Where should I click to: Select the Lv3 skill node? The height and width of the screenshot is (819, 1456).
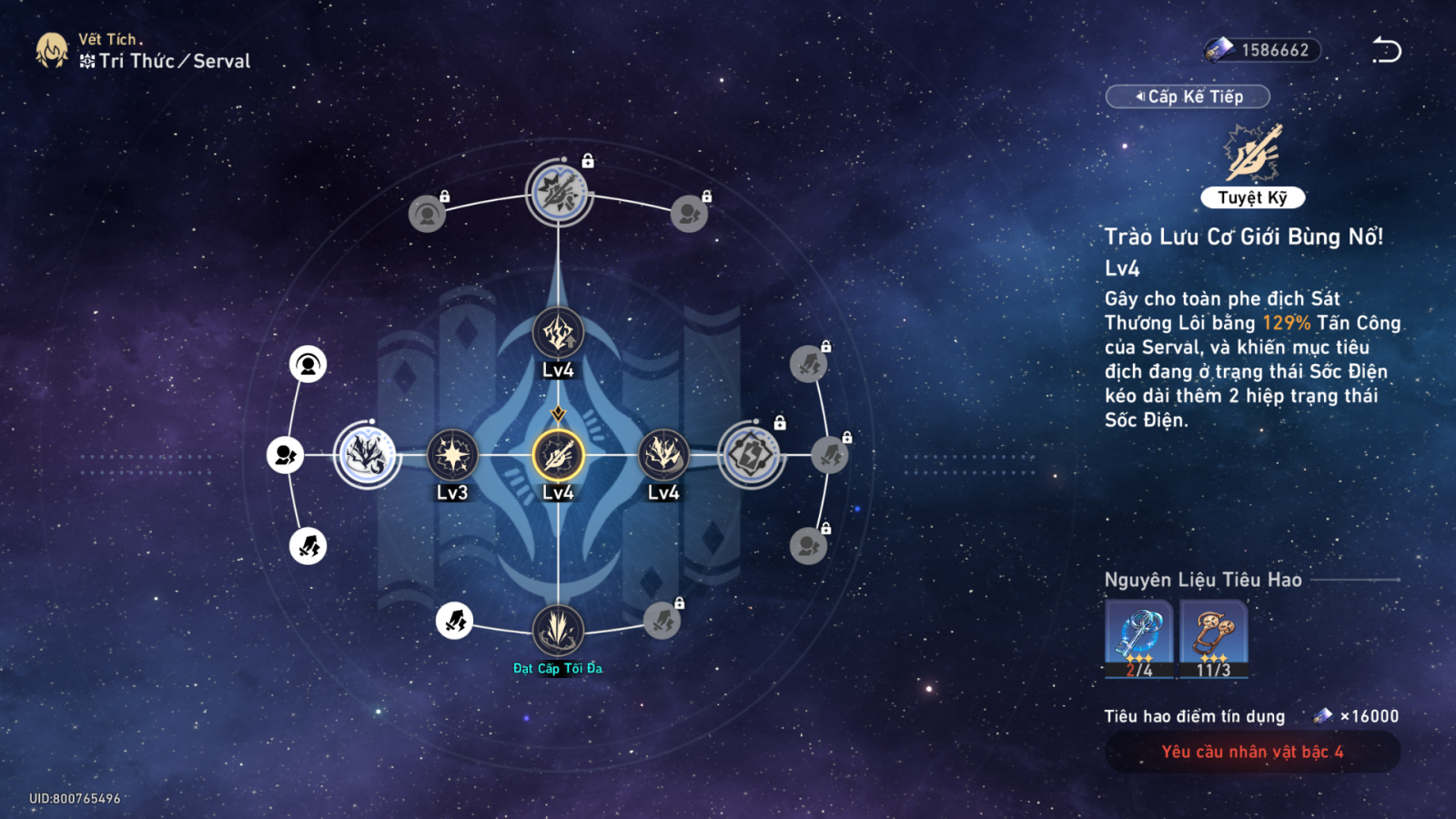452,455
